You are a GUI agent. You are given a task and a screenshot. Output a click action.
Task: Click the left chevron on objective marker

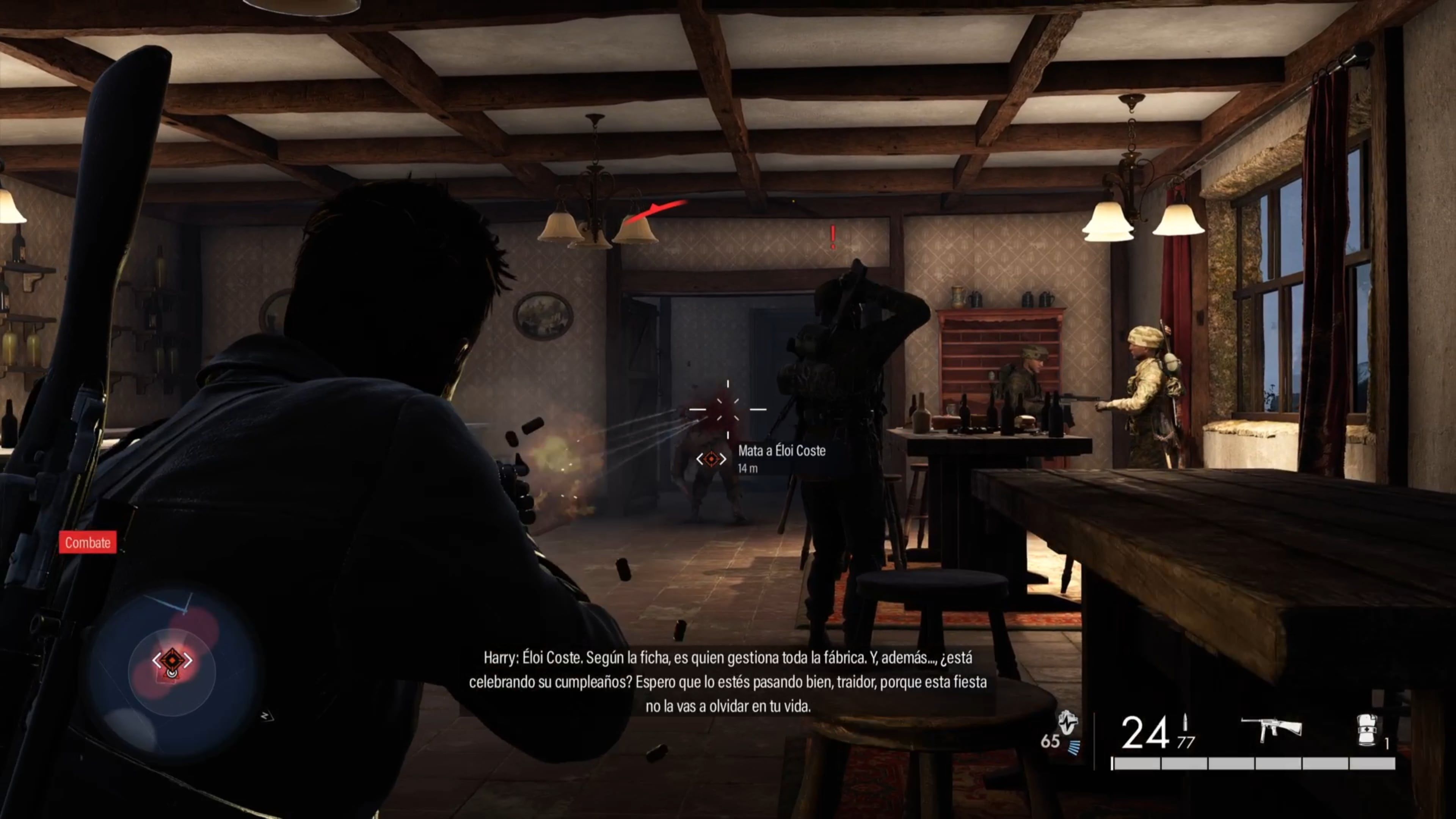pyautogui.click(x=700, y=459)
